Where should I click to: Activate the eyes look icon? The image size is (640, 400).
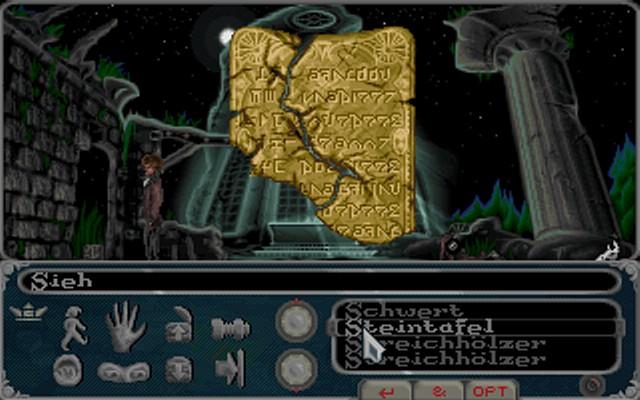pyautogui.click(x=124, y=371)
